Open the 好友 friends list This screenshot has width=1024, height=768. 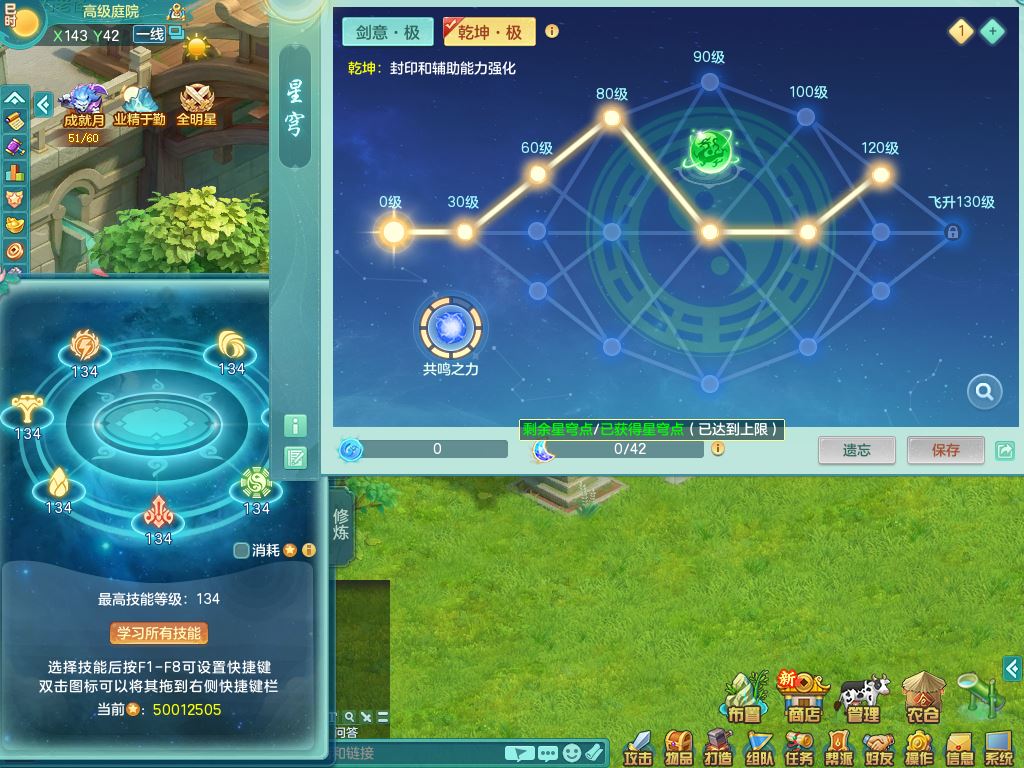tap(879, 746)
